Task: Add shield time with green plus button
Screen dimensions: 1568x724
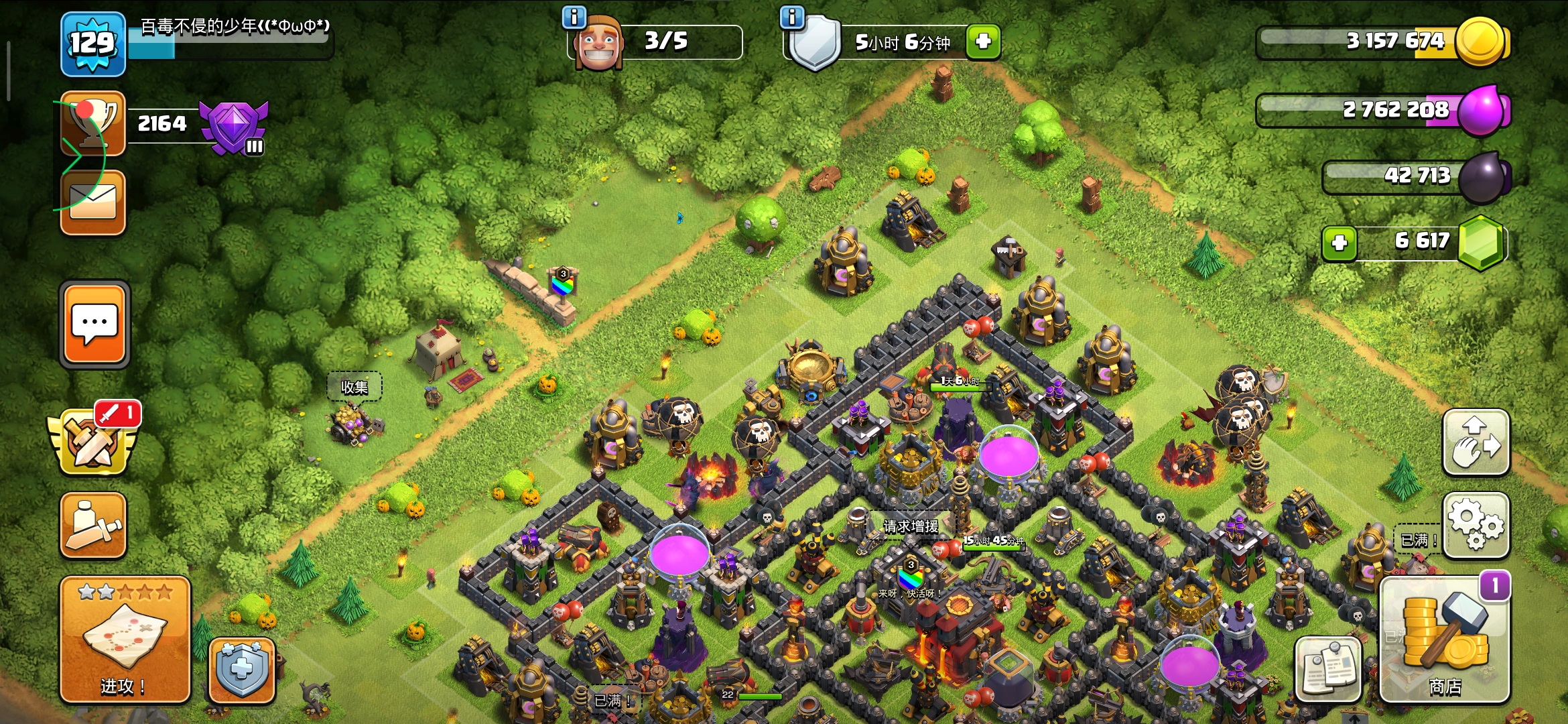Action: [x=983, y=42]
